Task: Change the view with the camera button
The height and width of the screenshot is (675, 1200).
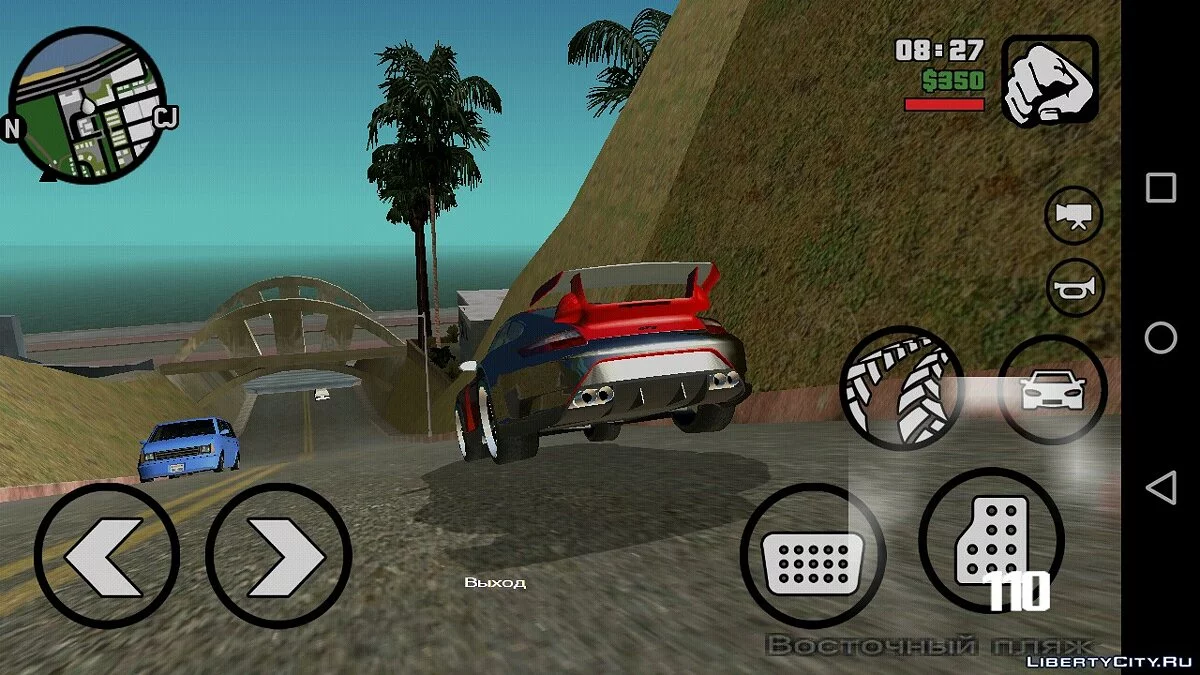Action: 1074,215
